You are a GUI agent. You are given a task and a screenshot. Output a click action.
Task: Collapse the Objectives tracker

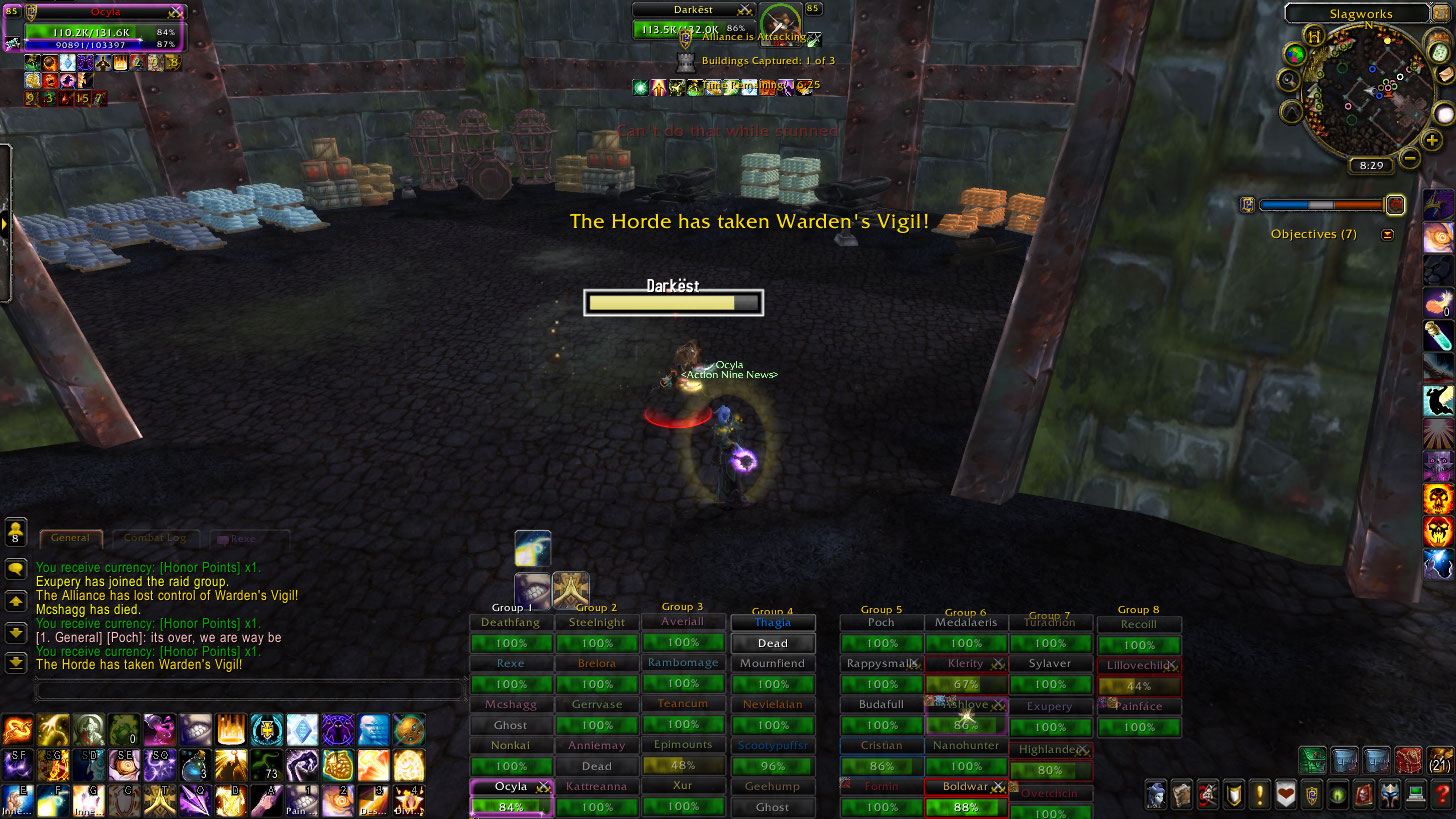(1387, 235)
